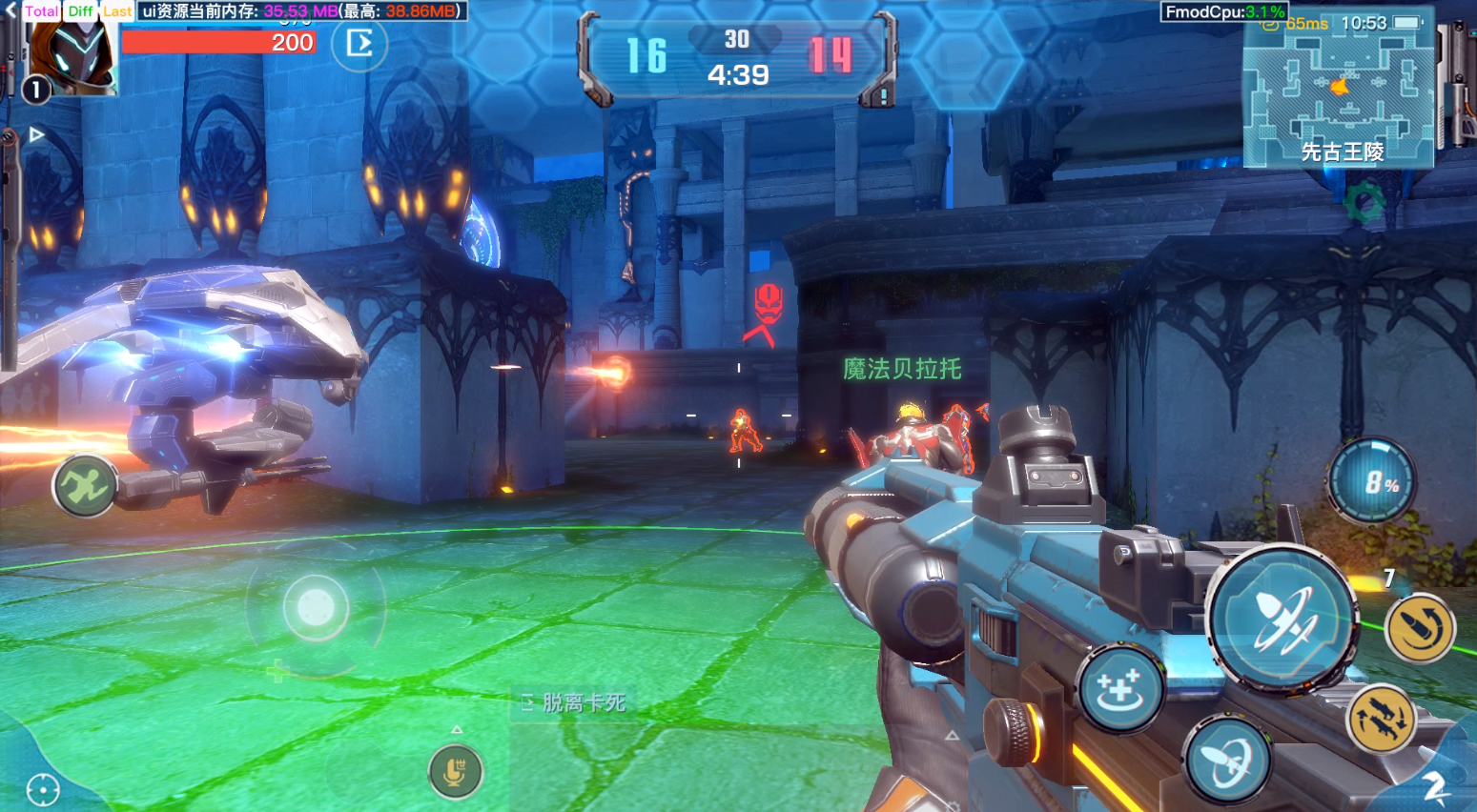Use the healing plus-sign skill button
Image resolution: width=1477 pixels, height=812 pixels.
1119,690
